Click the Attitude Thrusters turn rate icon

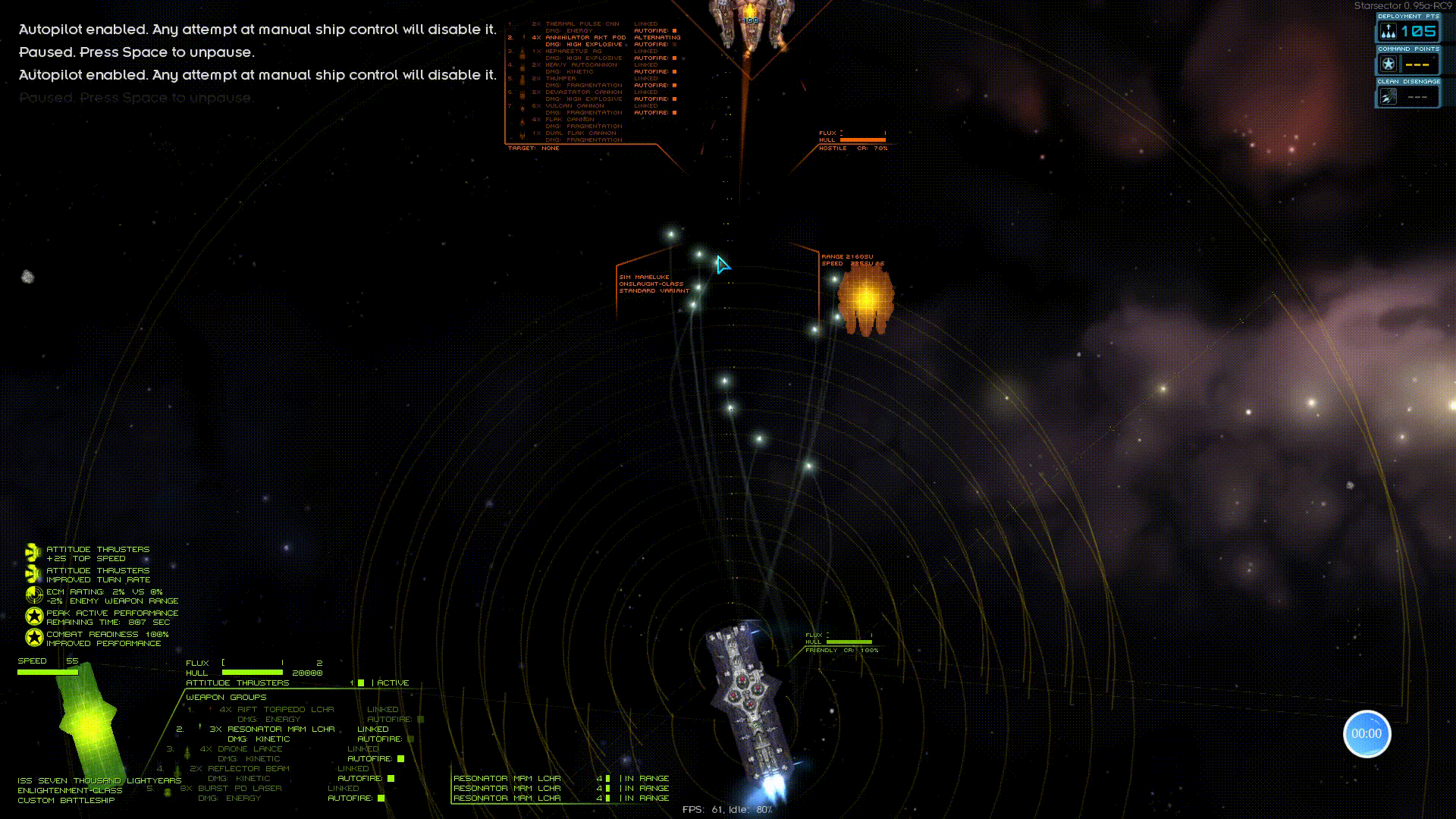pyautogui.click(x=32, y=574)
